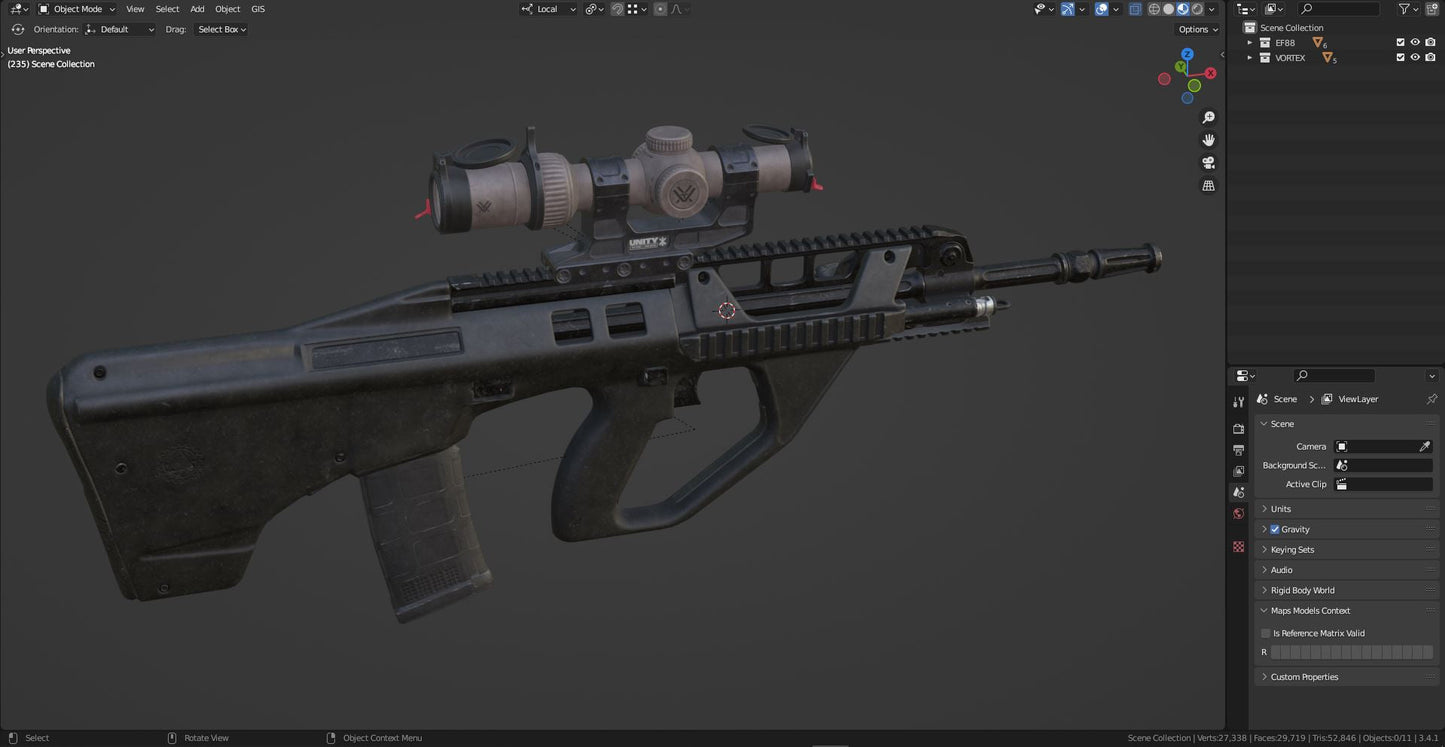Viewport: 1445px width, 747px height.
Task: Open the Output Properties tab
Action: (1238, 449)
